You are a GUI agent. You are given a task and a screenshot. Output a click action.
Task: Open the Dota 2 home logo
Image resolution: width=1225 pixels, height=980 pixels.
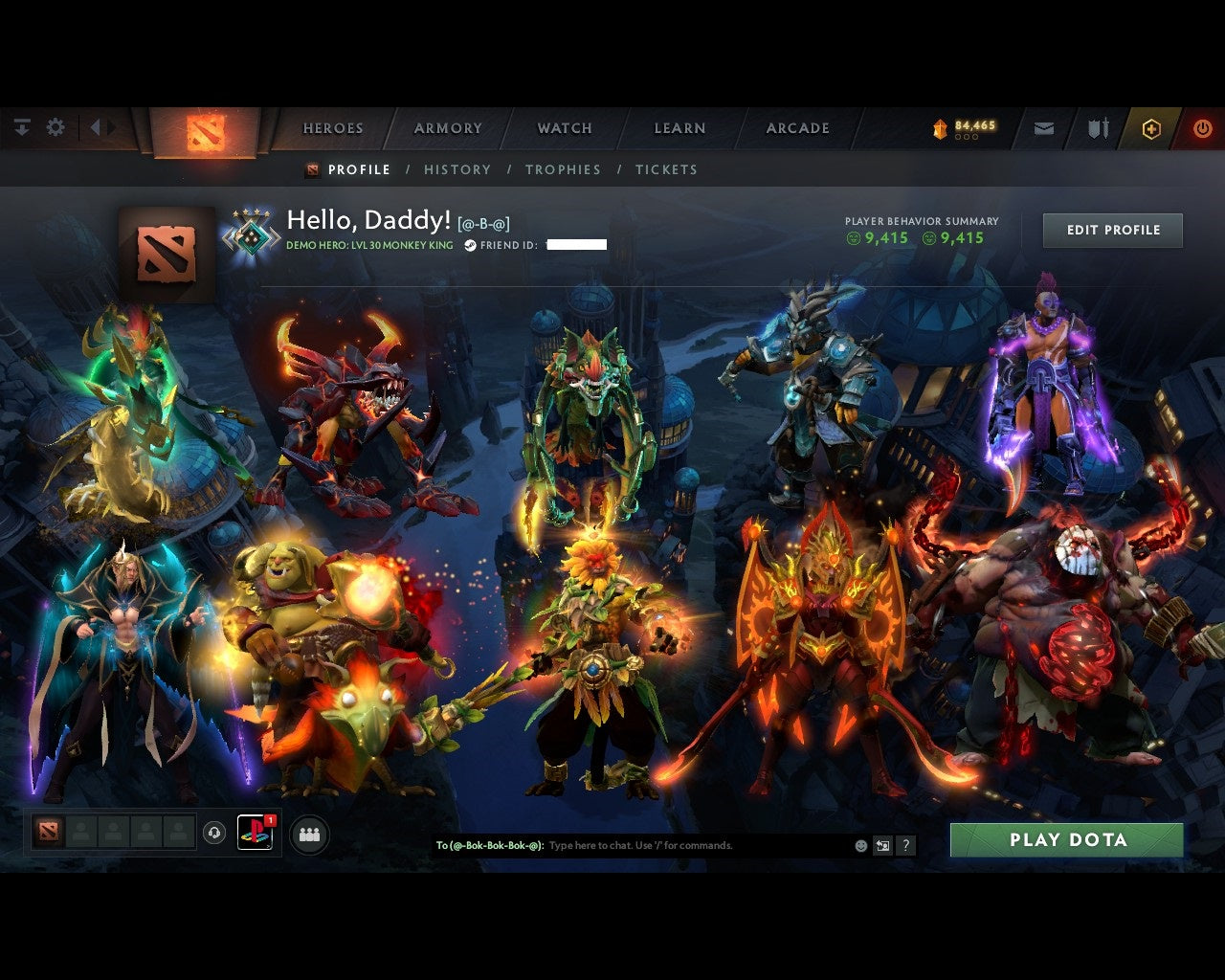(205, 132)
